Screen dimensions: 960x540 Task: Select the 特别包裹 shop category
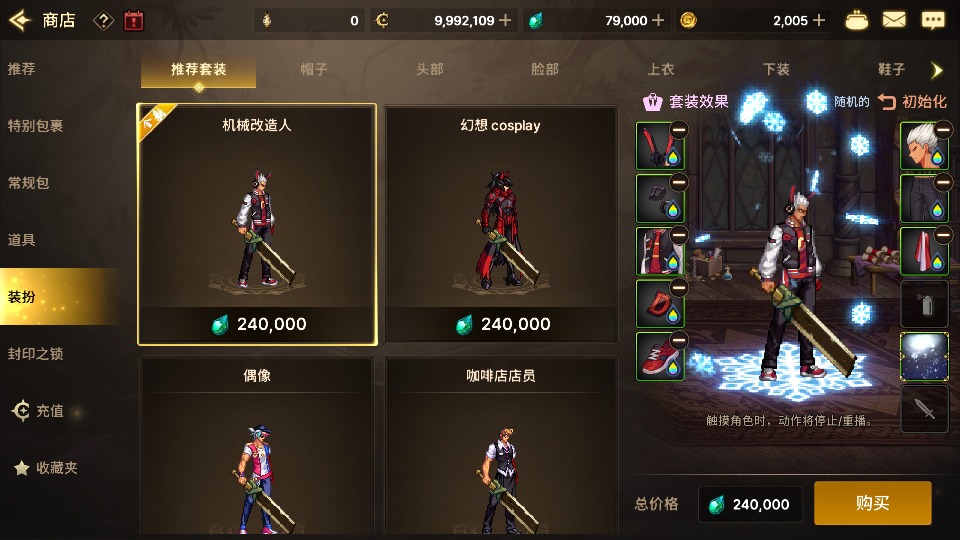pos(36,126)
